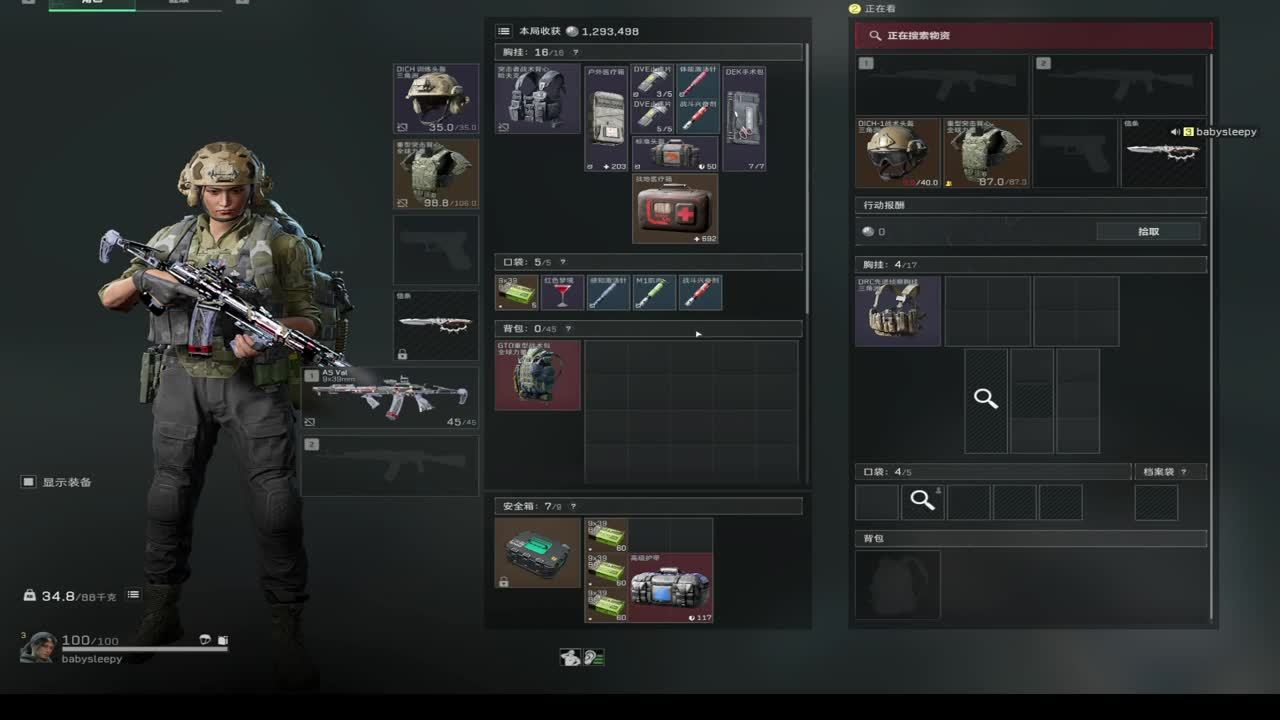Viewport: 1280px width, 720px height.
Task: Pick the red field medical kit
Action: (674, 209)
